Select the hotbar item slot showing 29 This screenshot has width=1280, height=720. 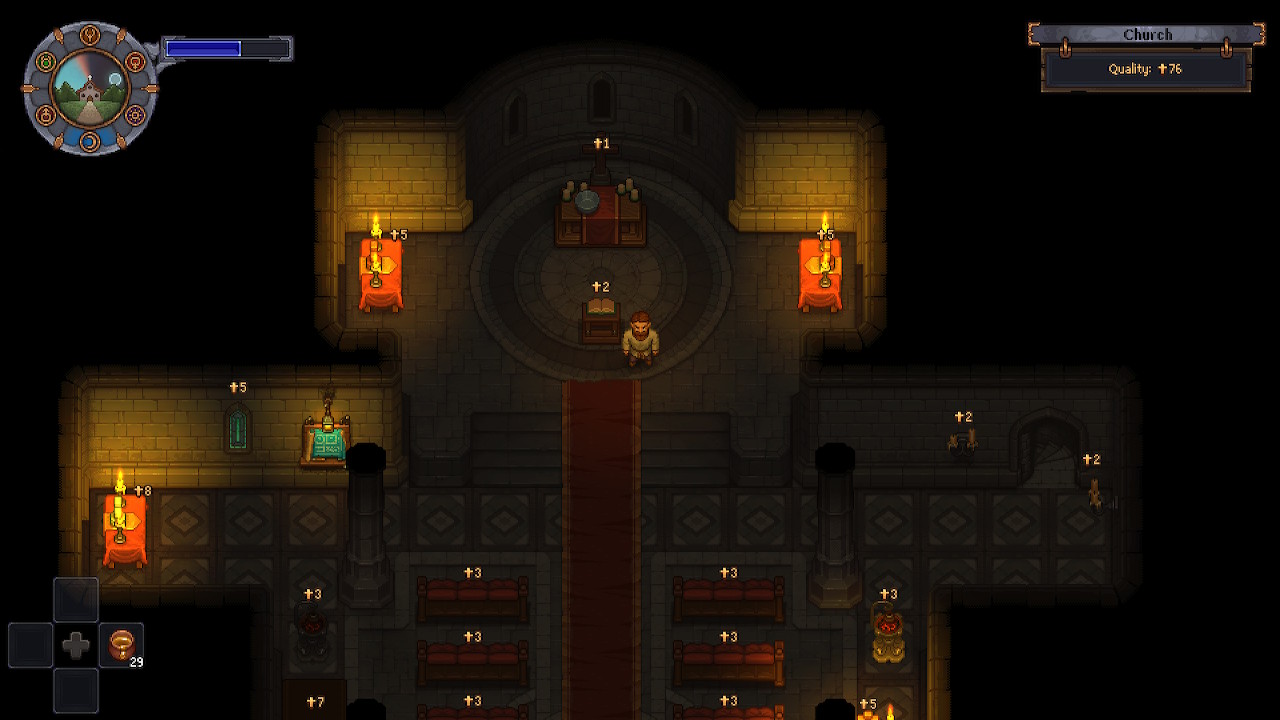tap(121, 645)
